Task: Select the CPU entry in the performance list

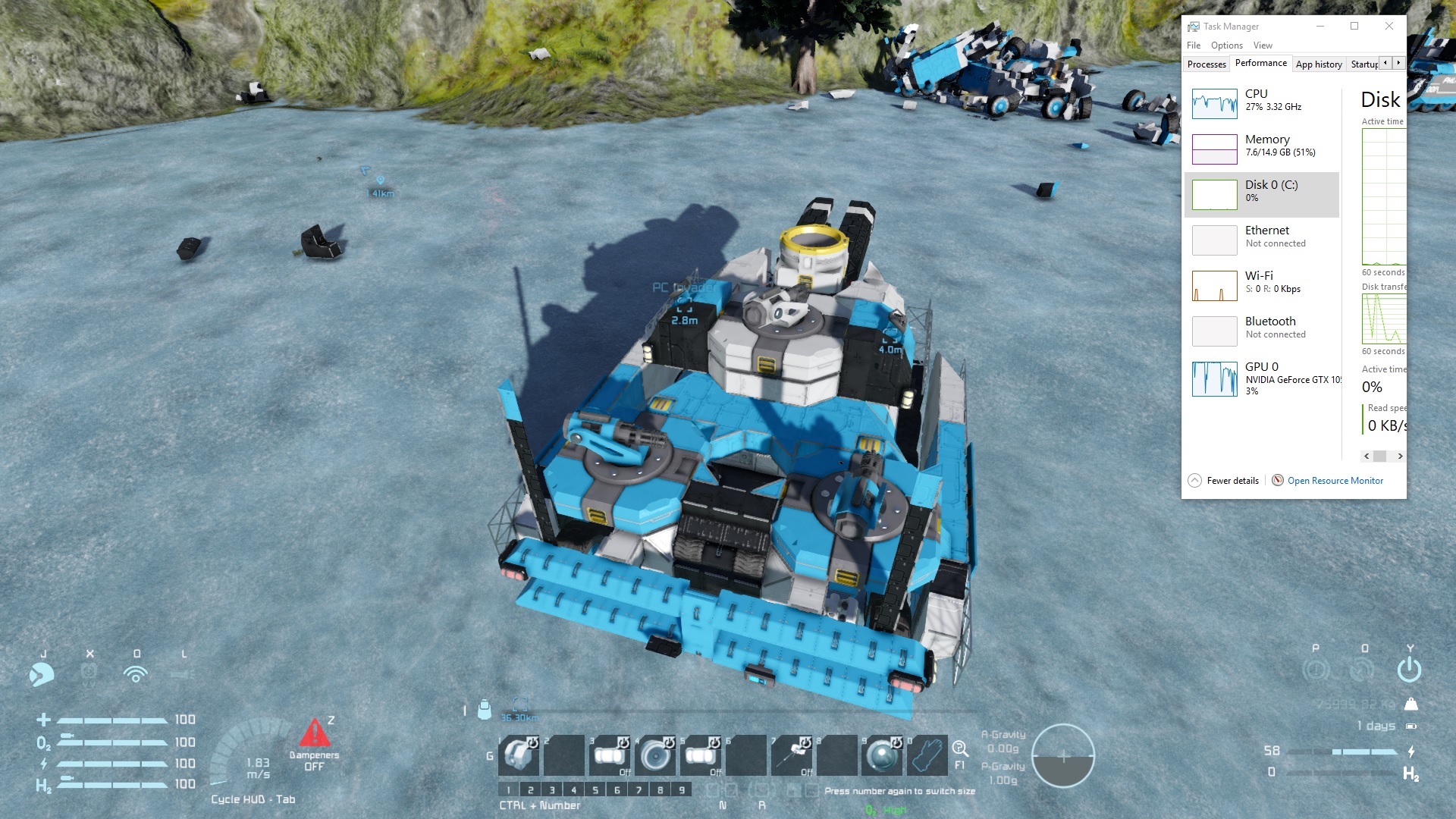Action: (1262, 103)
